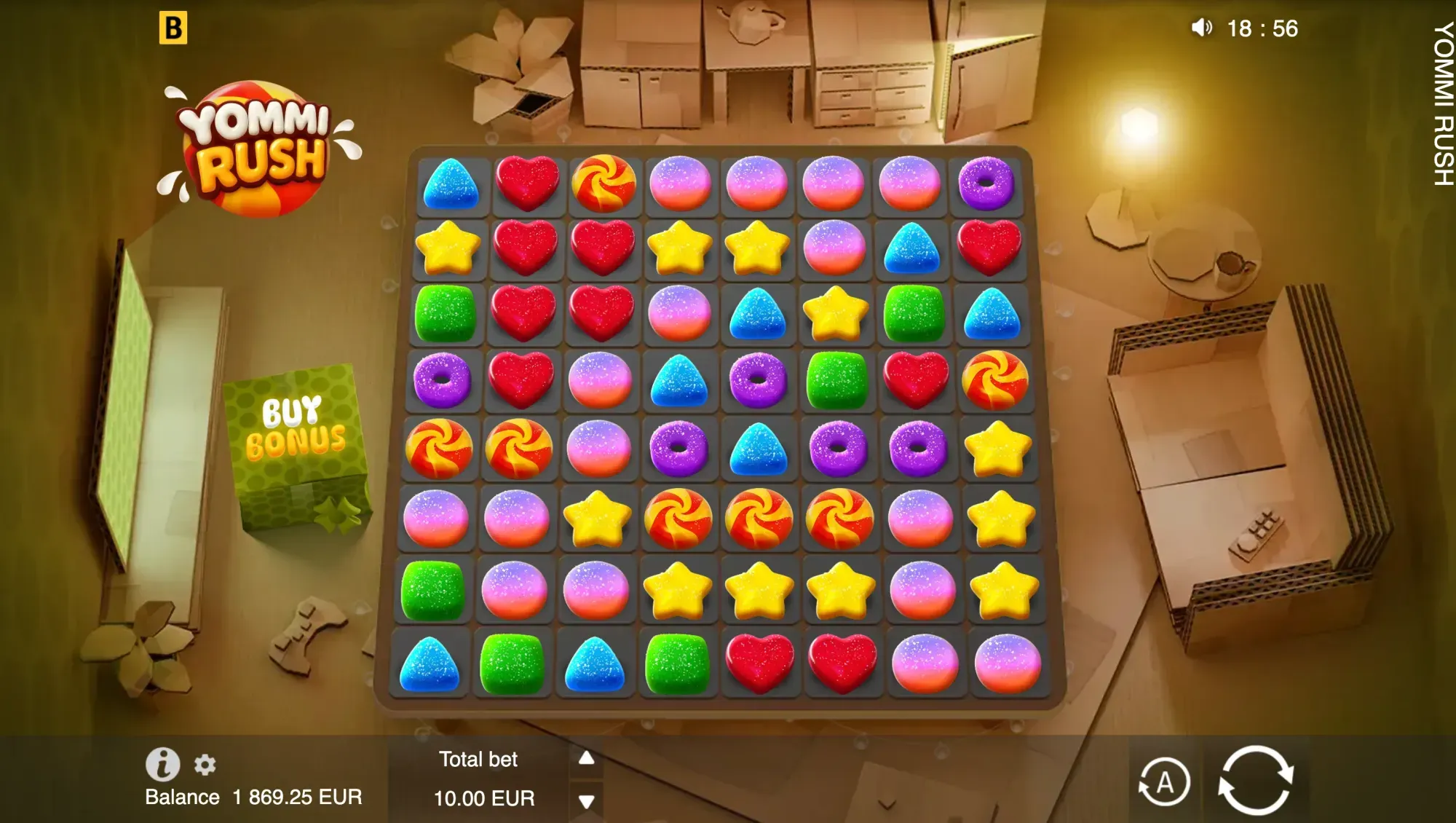Open settings via the gear icon
The height and width of the screenshot is (823, 1456).
coord(205,765)
